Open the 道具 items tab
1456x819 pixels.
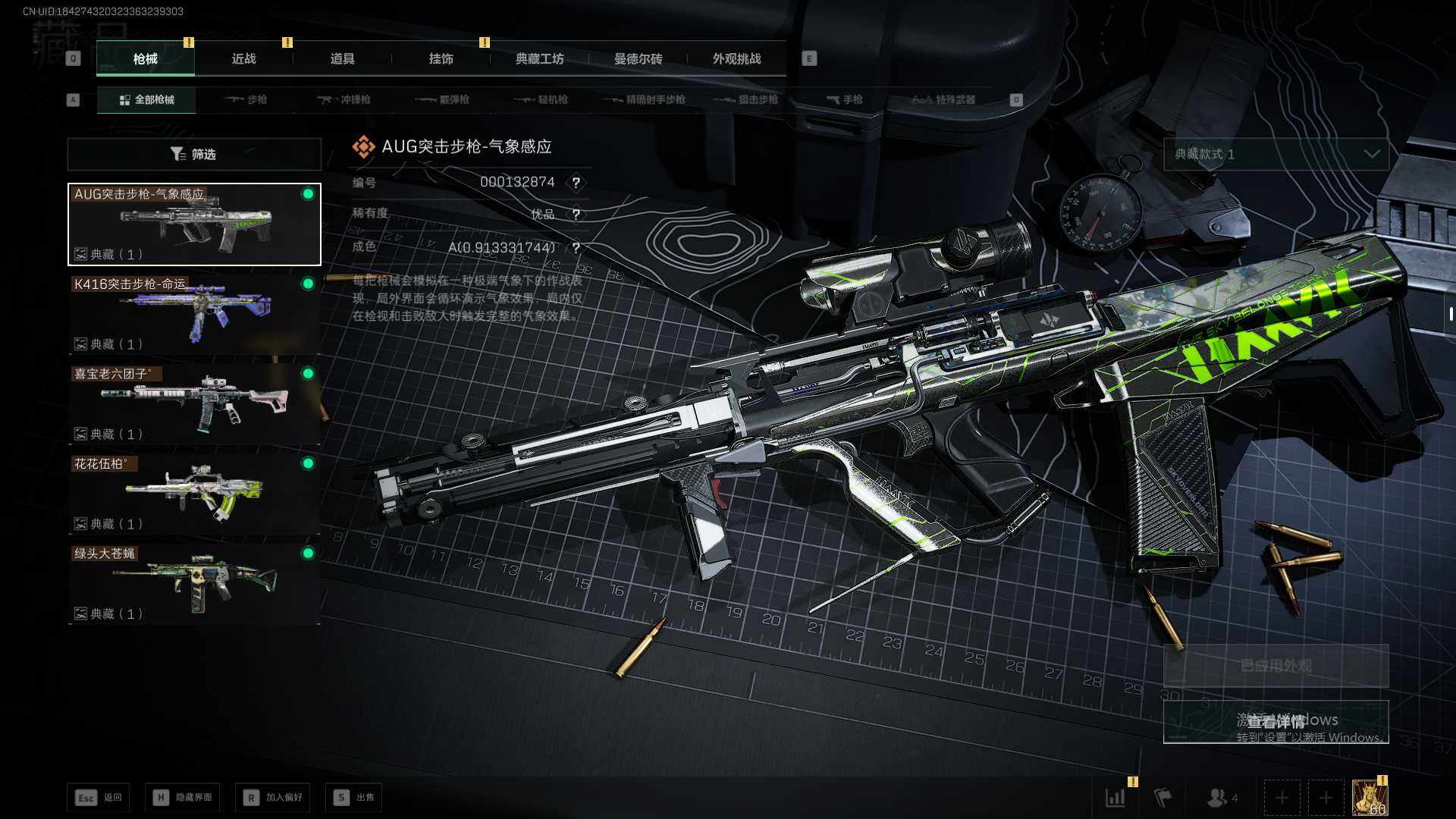pyautogui.click(x=342, y=59)
